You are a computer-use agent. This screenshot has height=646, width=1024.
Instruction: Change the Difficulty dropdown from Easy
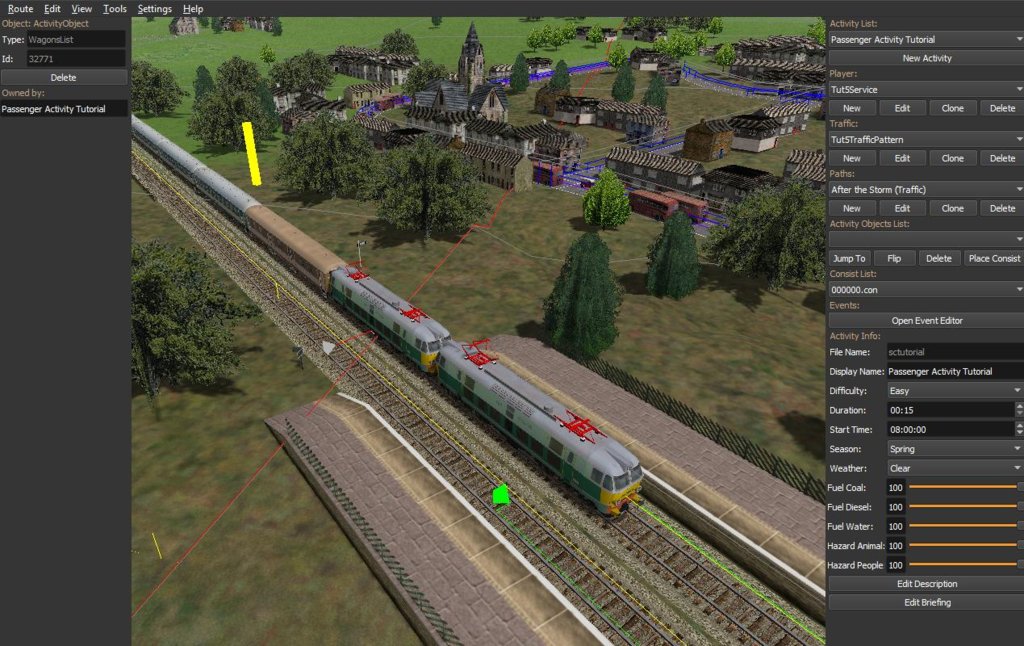pos(953,391)
